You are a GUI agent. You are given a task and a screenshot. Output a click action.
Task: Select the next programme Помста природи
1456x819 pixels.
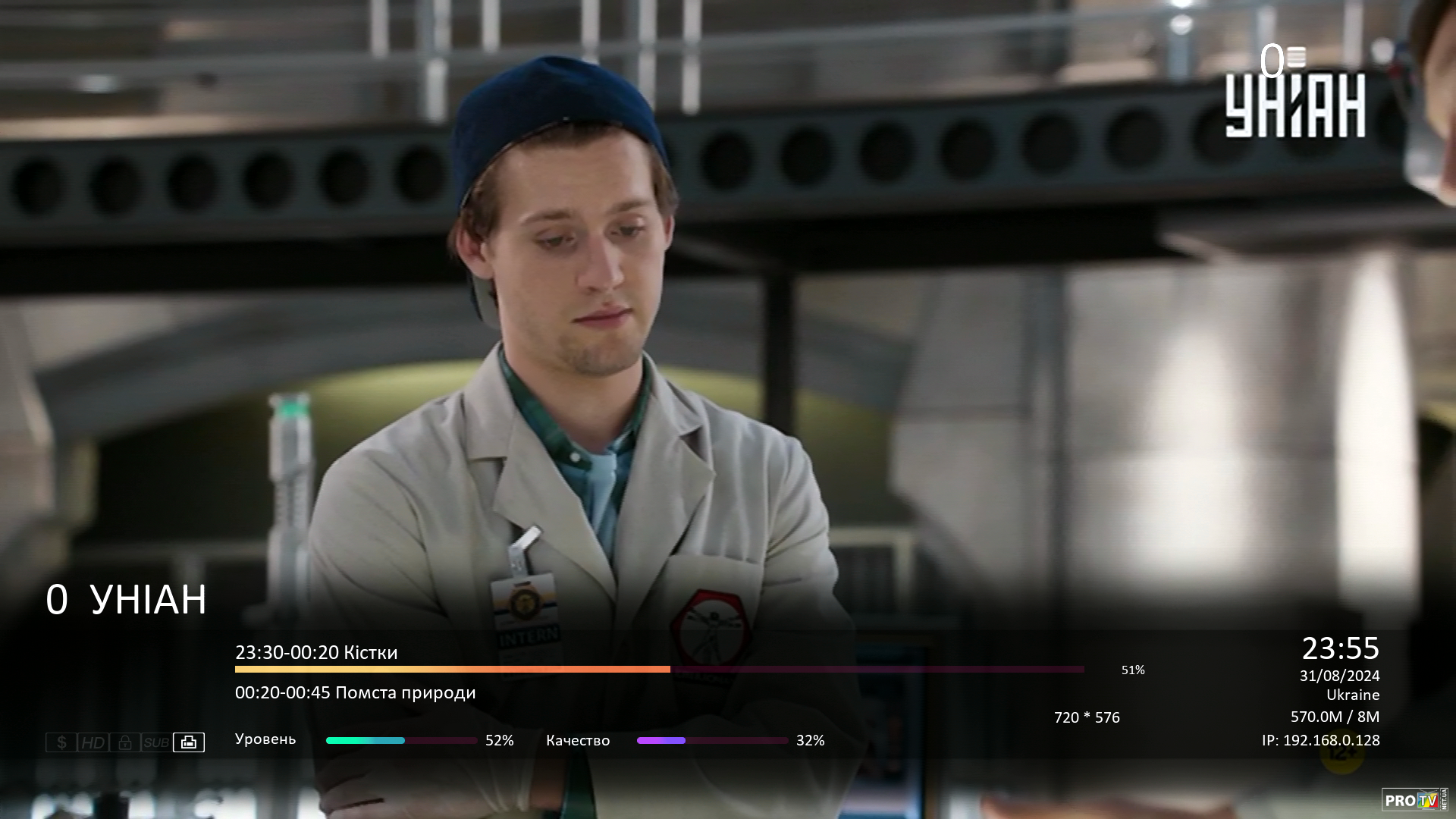[x=355, y=692]
